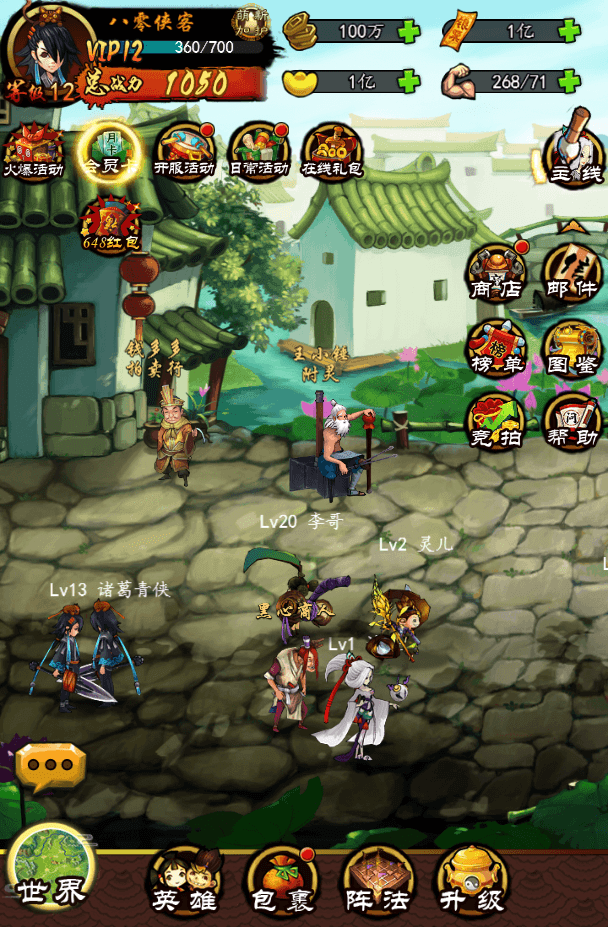Open the 英雄 heroes menu

pyautogui.click(x=185, y=880)
